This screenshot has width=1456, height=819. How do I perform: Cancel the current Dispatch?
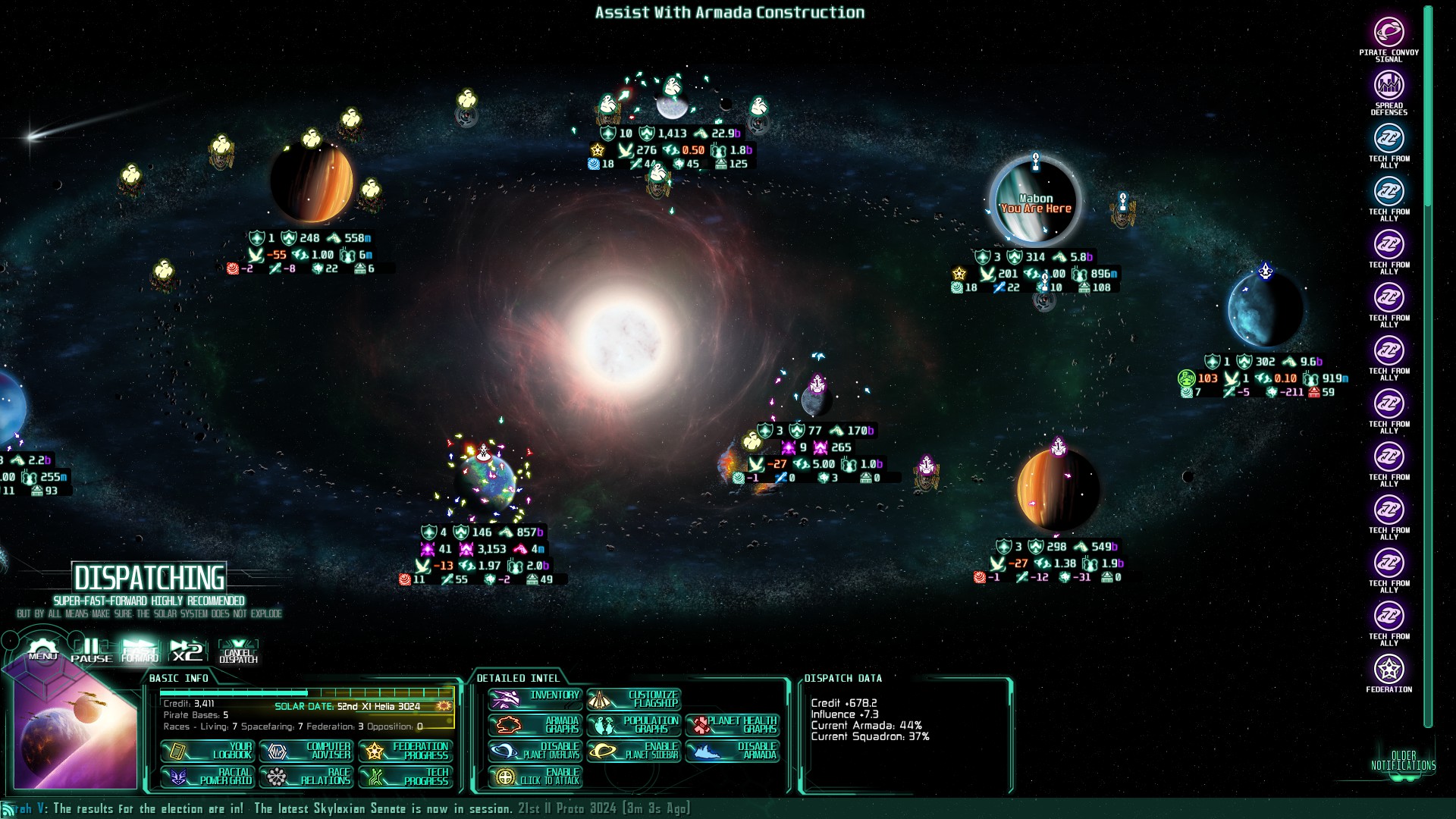coord(239,651)
